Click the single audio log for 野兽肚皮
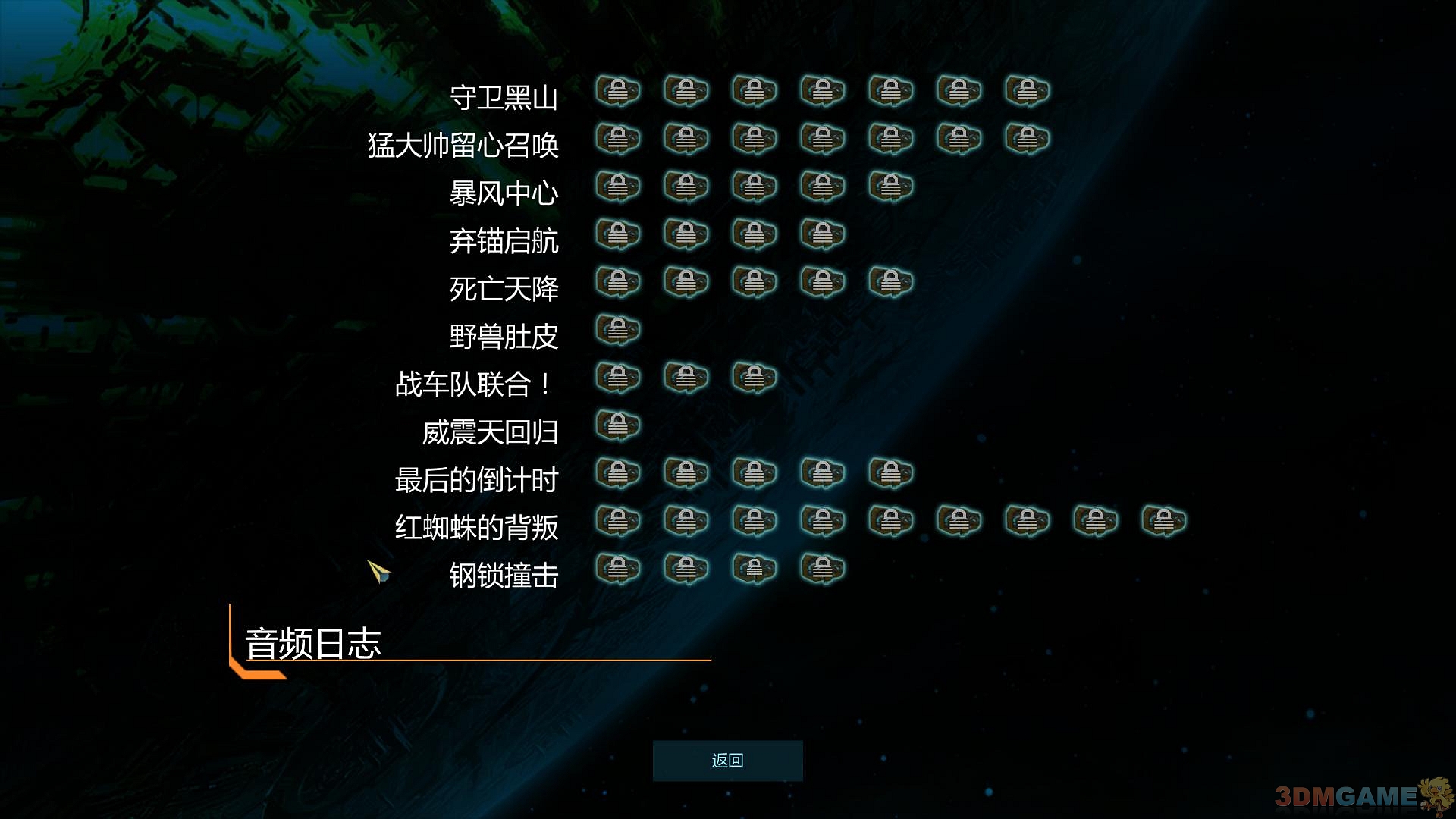Image resolution: width=1456 pixels, height=819 pixels. pyautogui.click(x=618, y=328)
